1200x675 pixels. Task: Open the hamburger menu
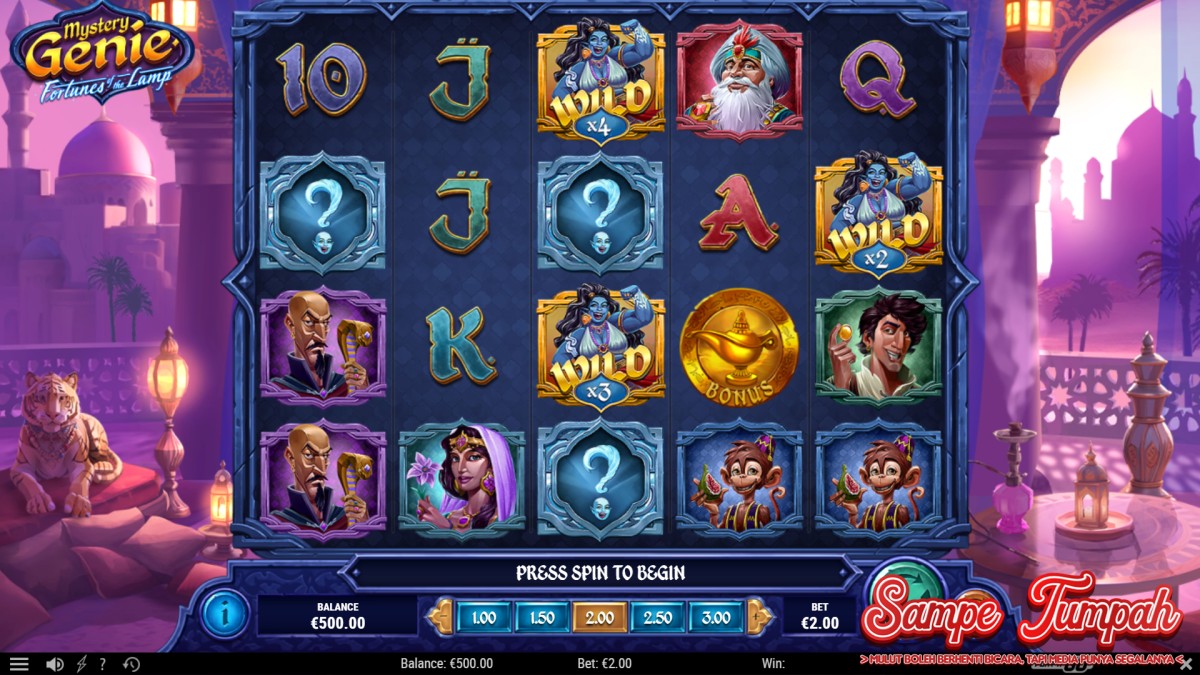(19, 664)
